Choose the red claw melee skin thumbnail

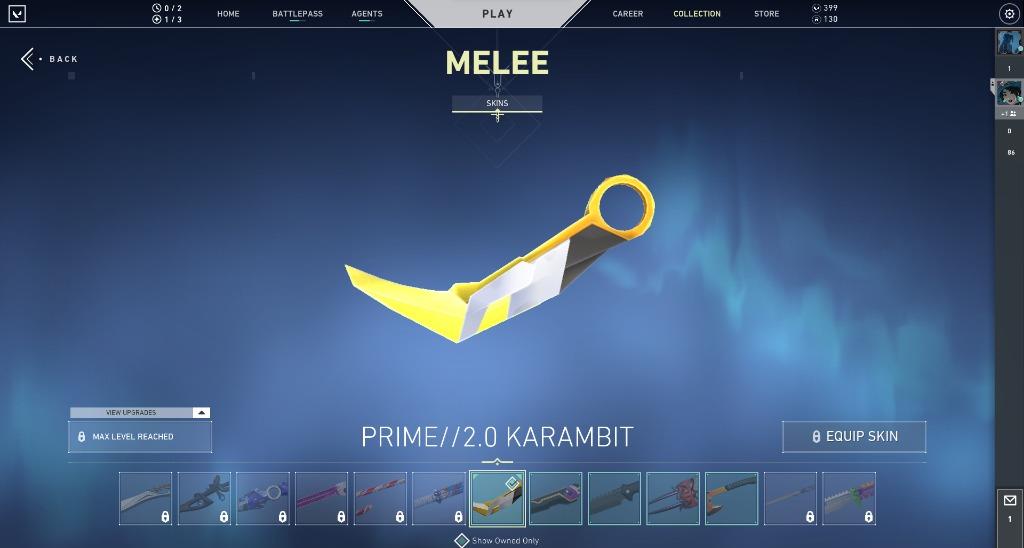pyautogui.click(x=673, y=498)
